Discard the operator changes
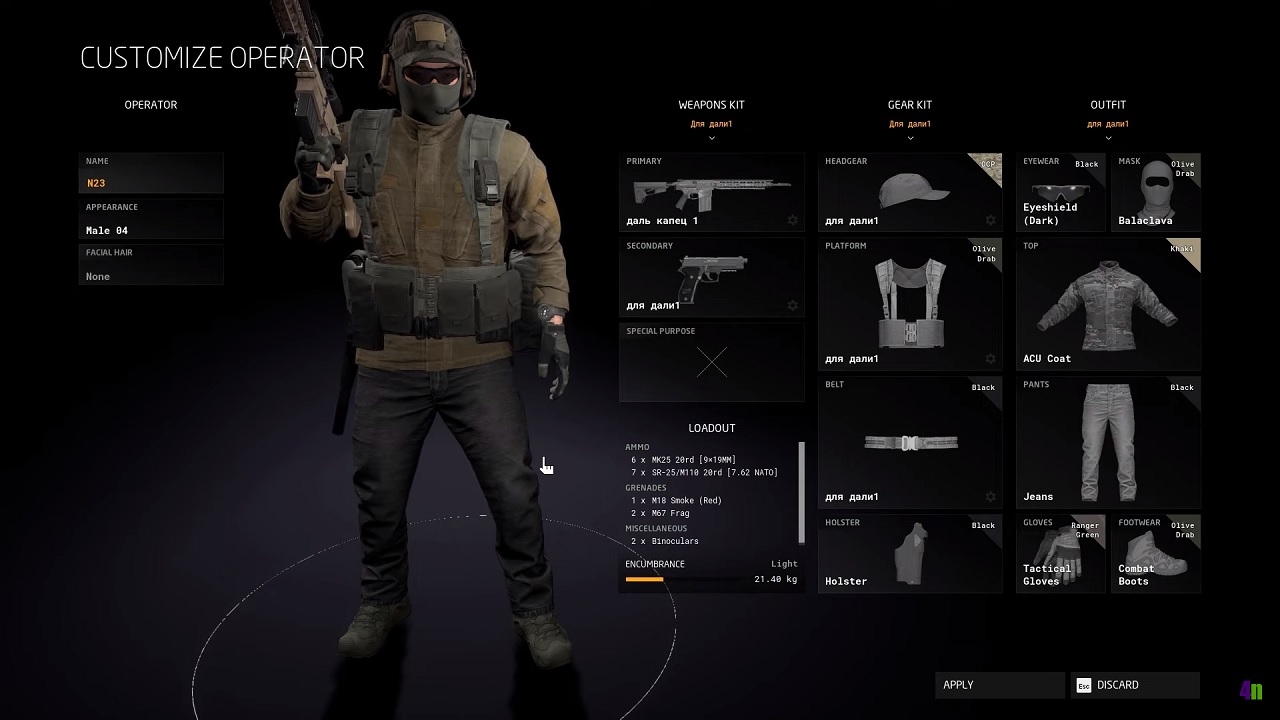Screen dimensions: 1280x720 pos(1135,685)
